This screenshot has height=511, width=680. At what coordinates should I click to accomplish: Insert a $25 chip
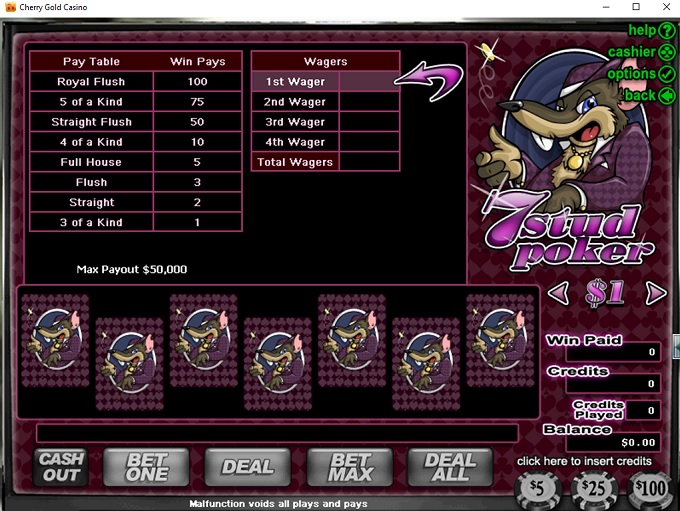(x=593, y=490)
